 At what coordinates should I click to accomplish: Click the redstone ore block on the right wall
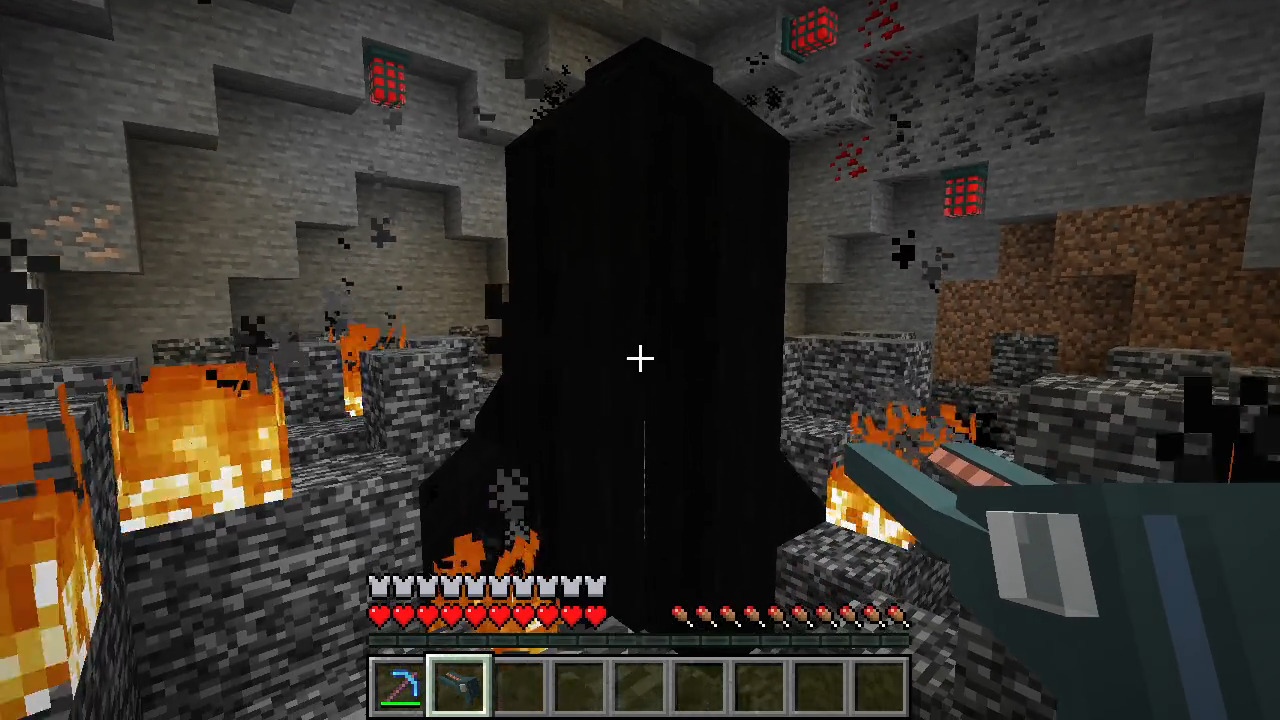pyautogui.click(x=962, y=195)
